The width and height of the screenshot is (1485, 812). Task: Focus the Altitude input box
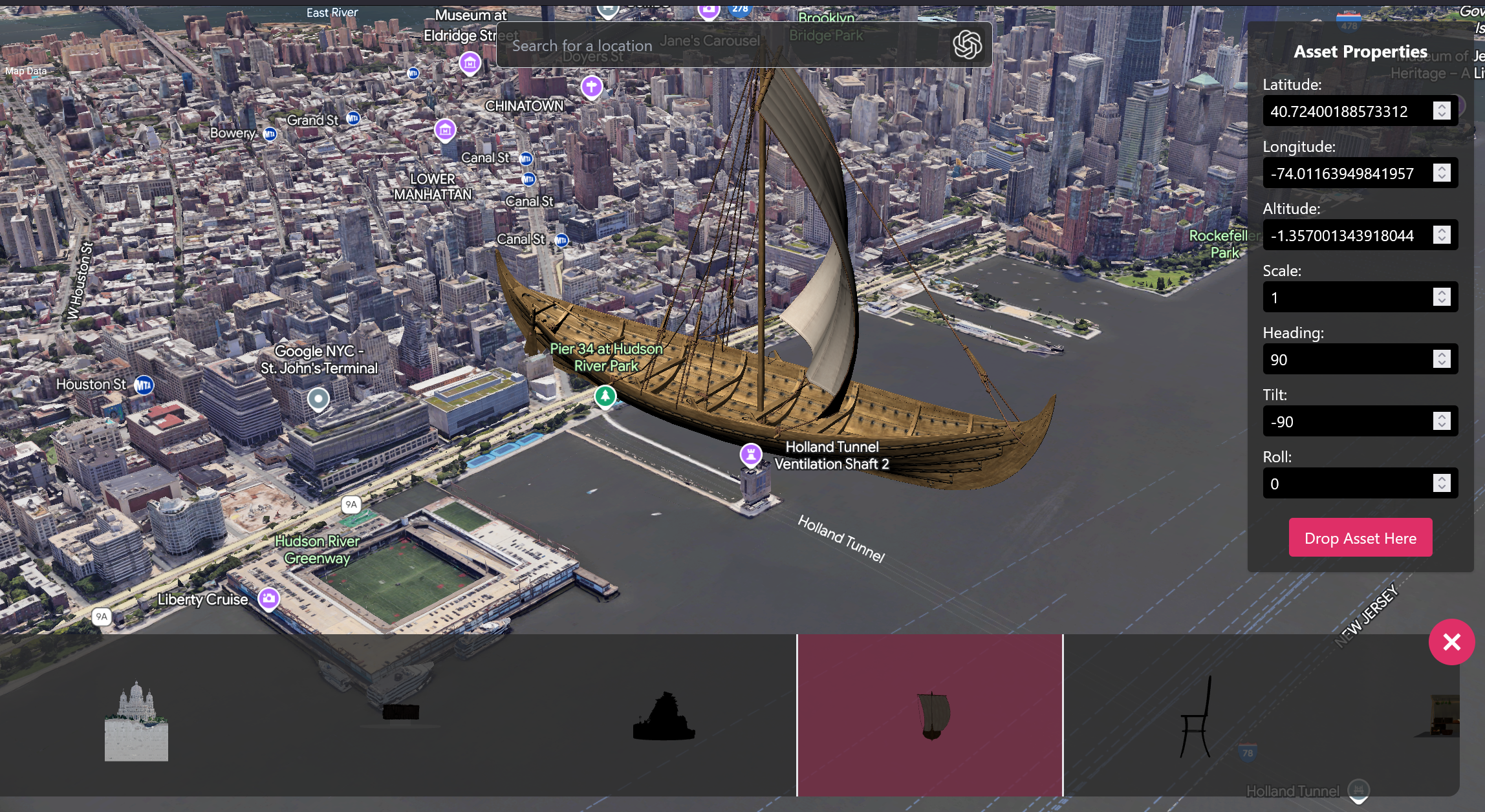pos(1347,235)
